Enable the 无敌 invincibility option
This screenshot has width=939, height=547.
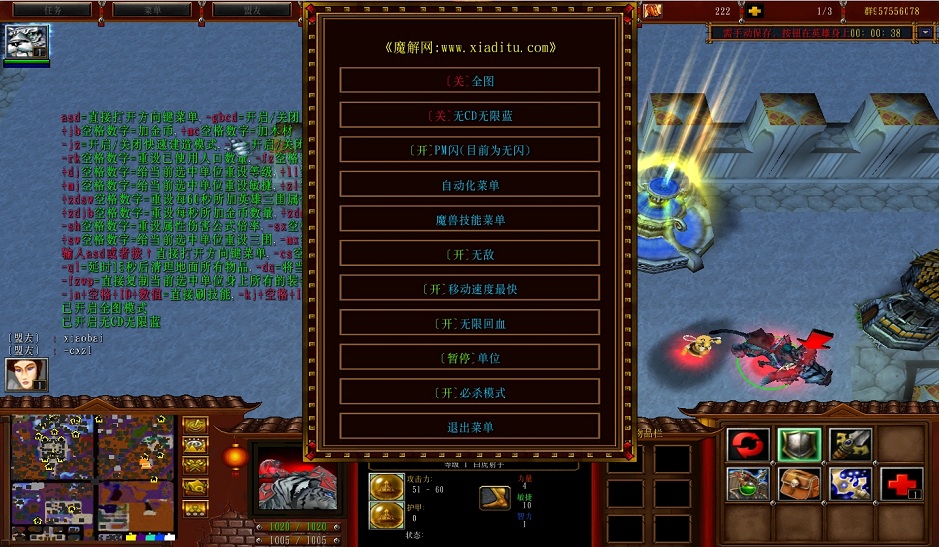tap(469, 254)
